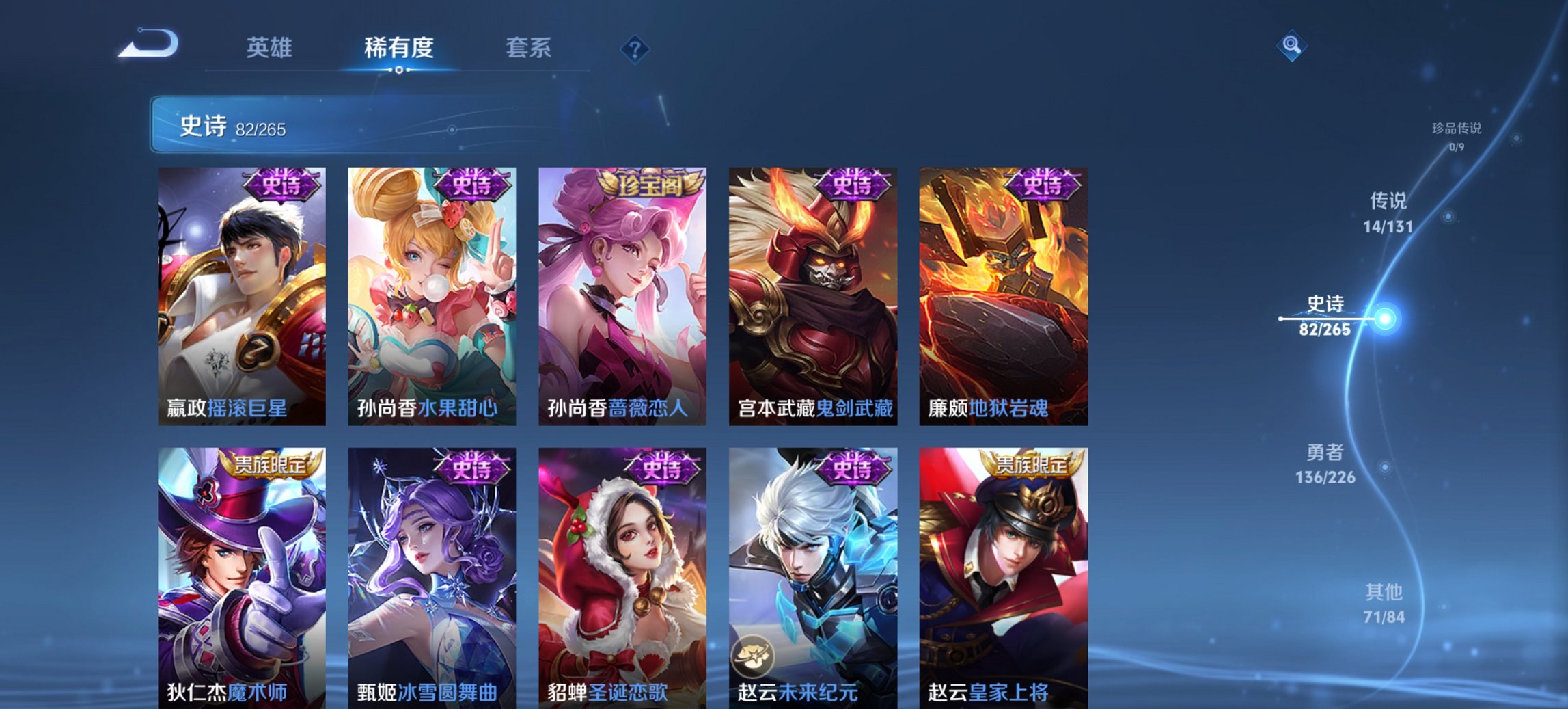The height and width of the screenshot is (709, 1568).
Task: Open the help question mark icon
Action: [635, 49]
